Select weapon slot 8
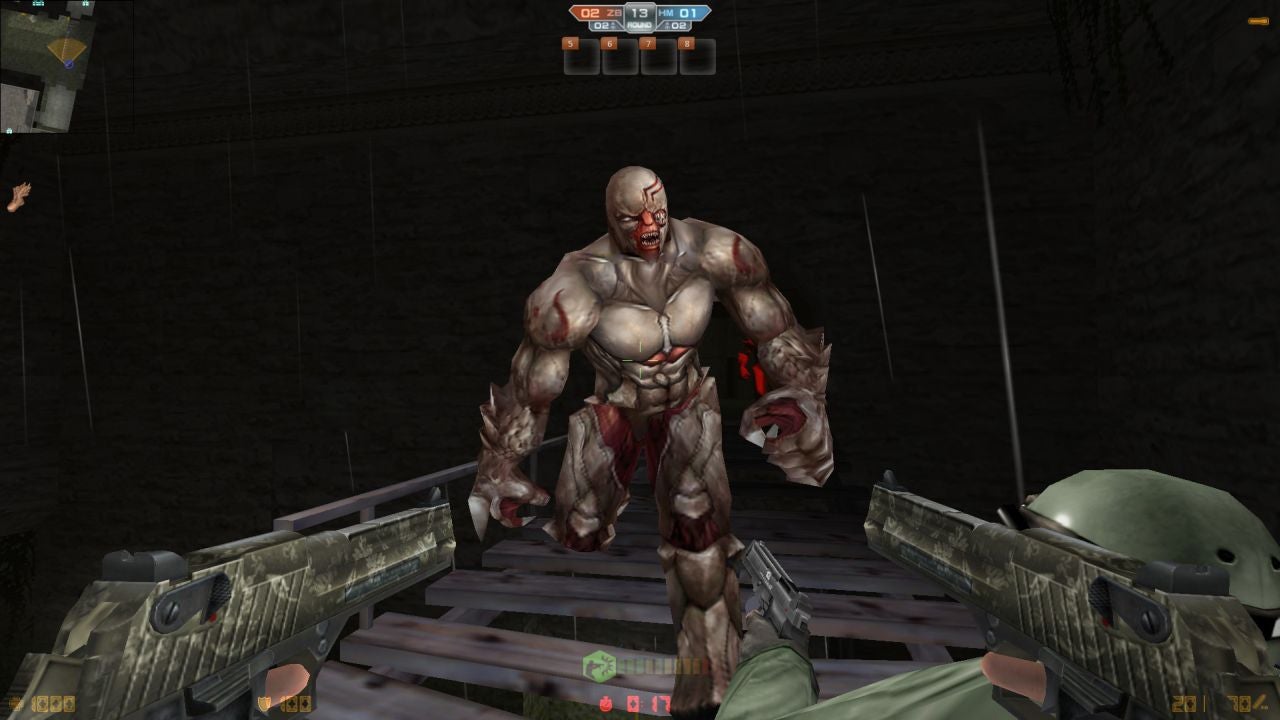The image size is (1280, 720). 687,43
